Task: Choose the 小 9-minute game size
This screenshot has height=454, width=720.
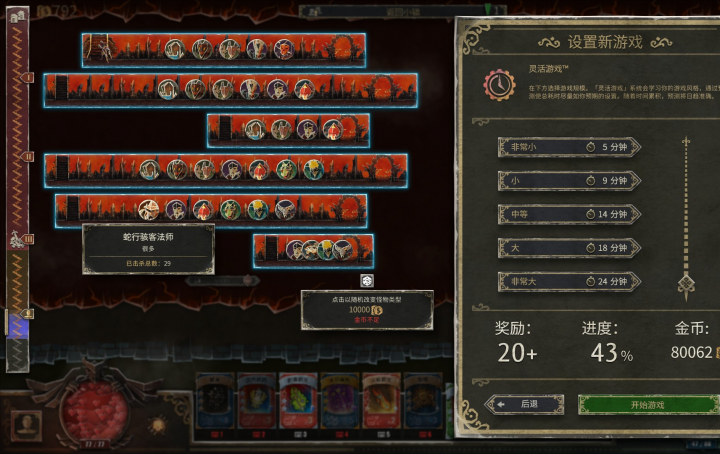Action: (x=569, y=181)
